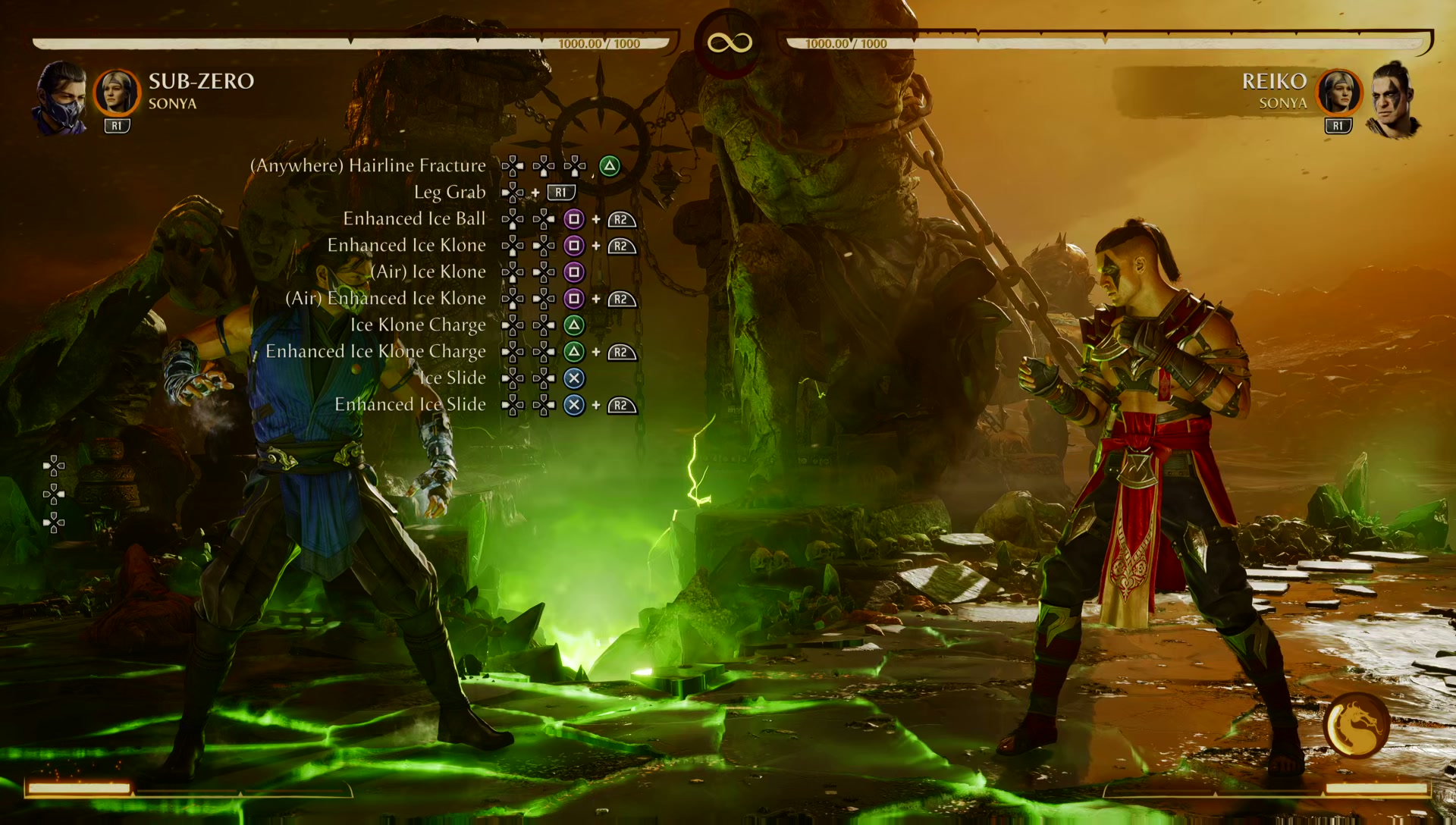This screenshot has height=825, width=1456.
Task: Click the triangle icon for Ice Klone Charge
Action: [574, 325]
